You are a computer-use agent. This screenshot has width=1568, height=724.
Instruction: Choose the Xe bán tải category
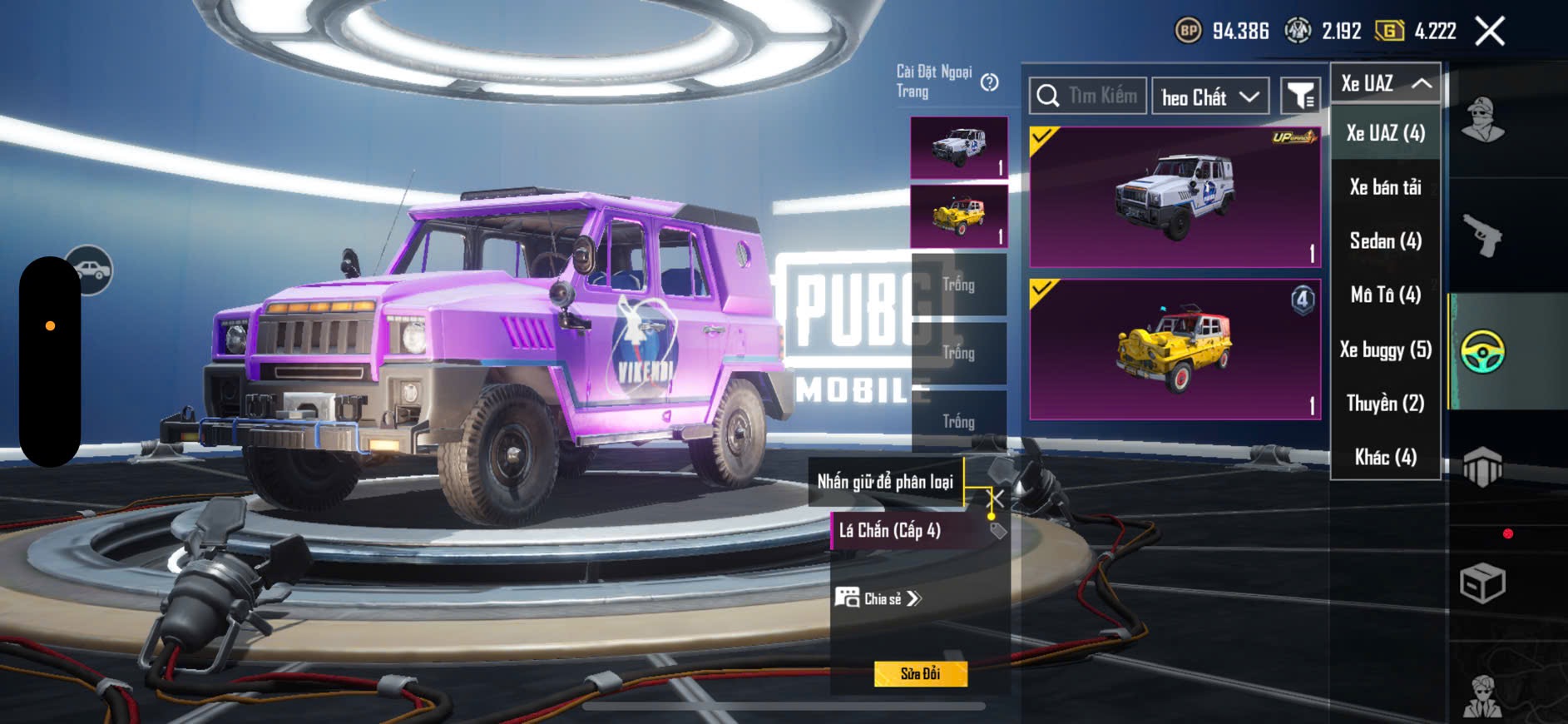tap(1386, 187)
